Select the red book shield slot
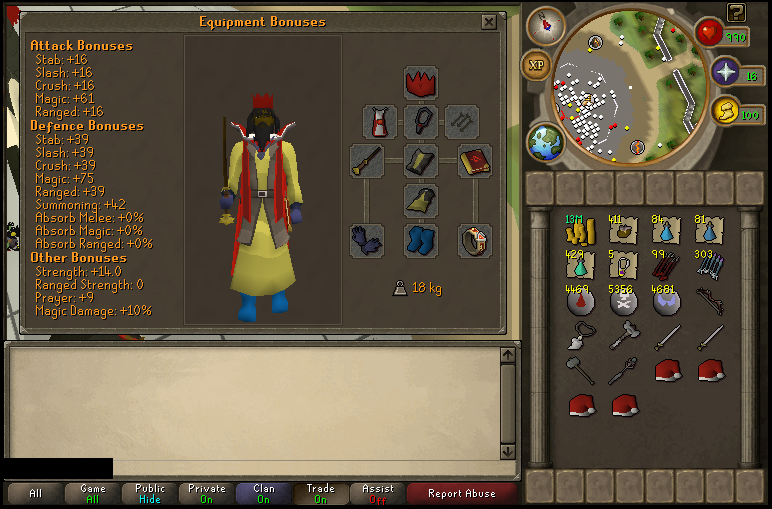This screenshot has height=509, width=772. [475, 161]
